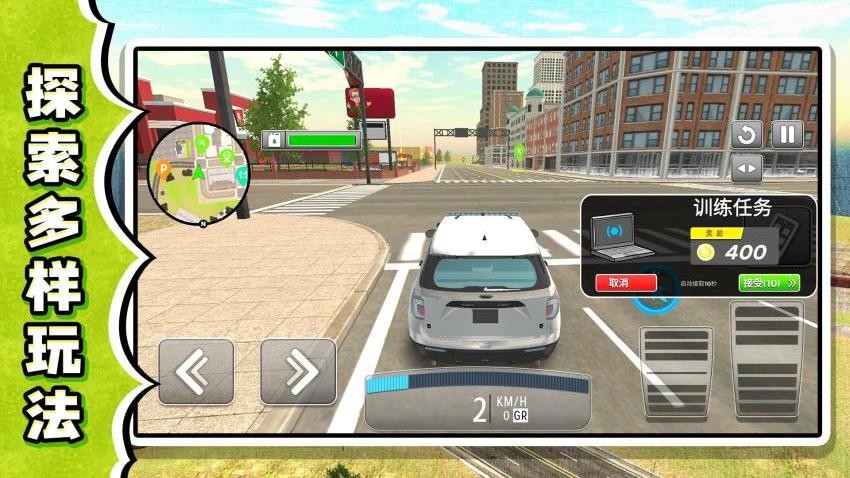Image resolution: width=850 pixels, height=478 pixels.
Task: Pause the driving game
Action: click(x=787, y=135)
